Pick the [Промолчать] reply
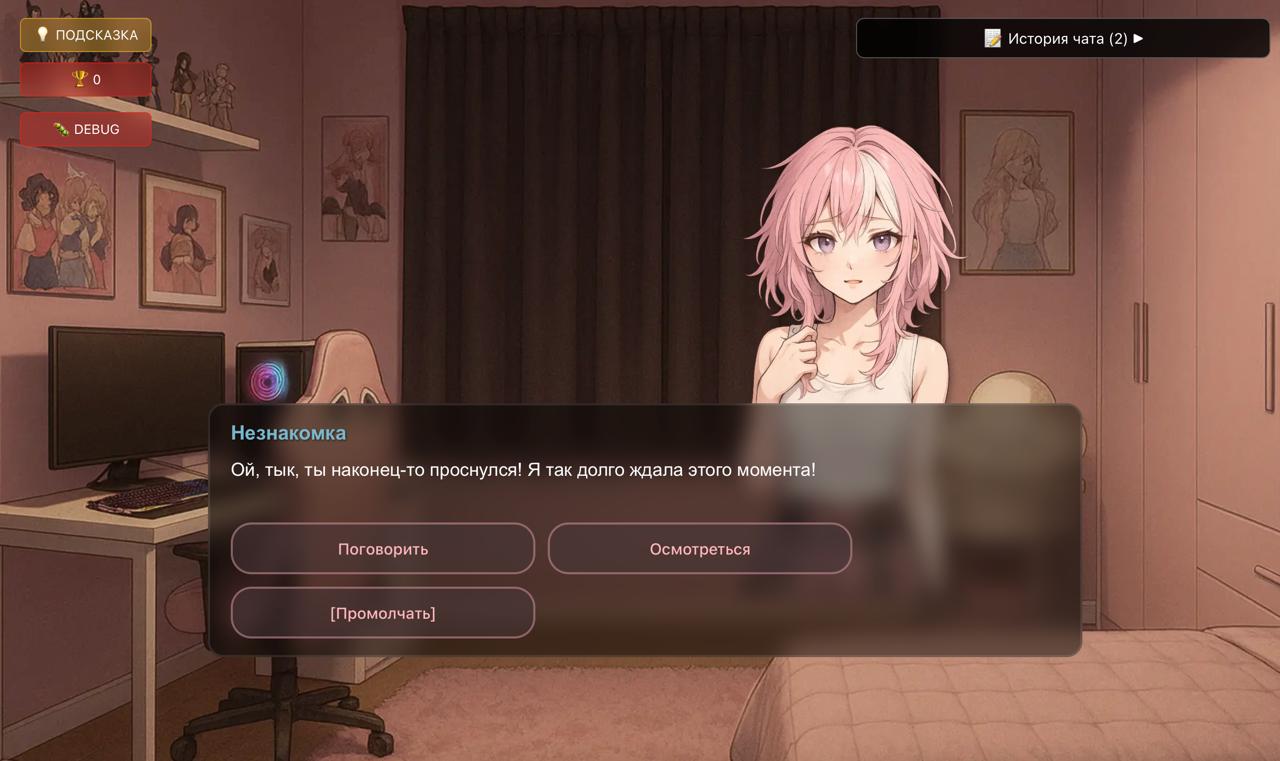 pos(383,613)
